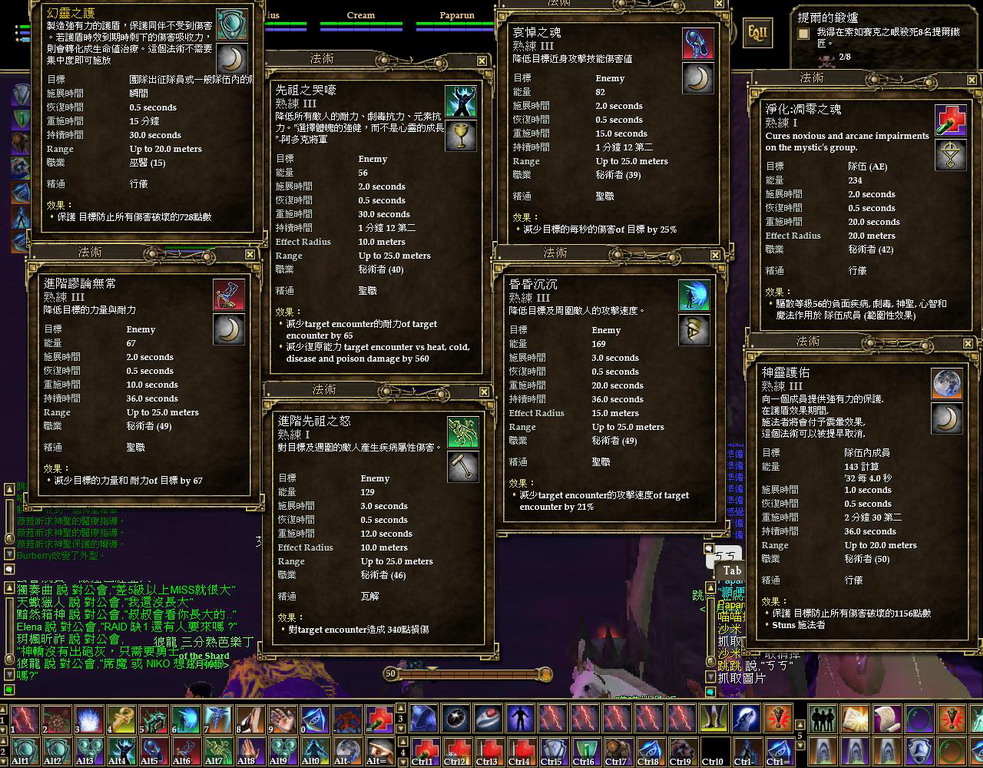Image resolution: width=983 pixels, height=768 pixels.
Task: Click the 香香沉沉 spell icon
Action: click(x=694, y=295)
